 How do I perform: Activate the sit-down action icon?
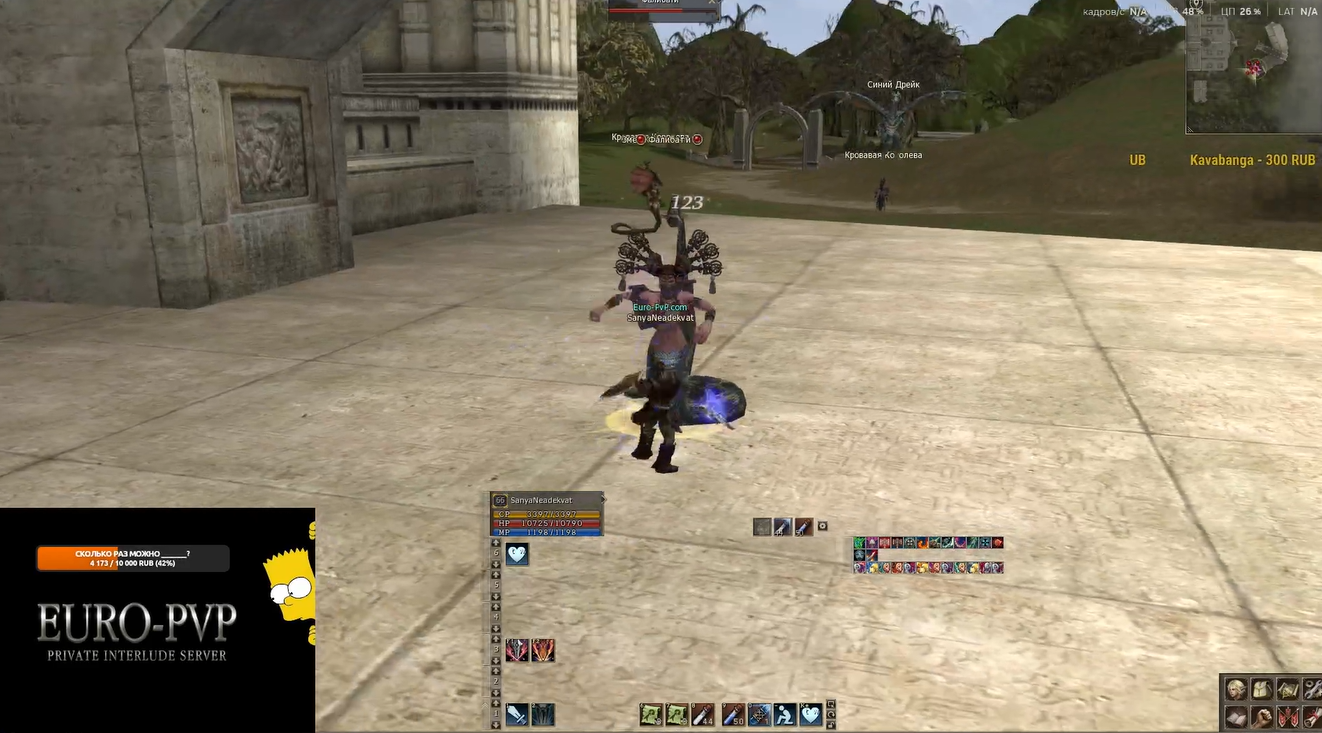point(785,714)
